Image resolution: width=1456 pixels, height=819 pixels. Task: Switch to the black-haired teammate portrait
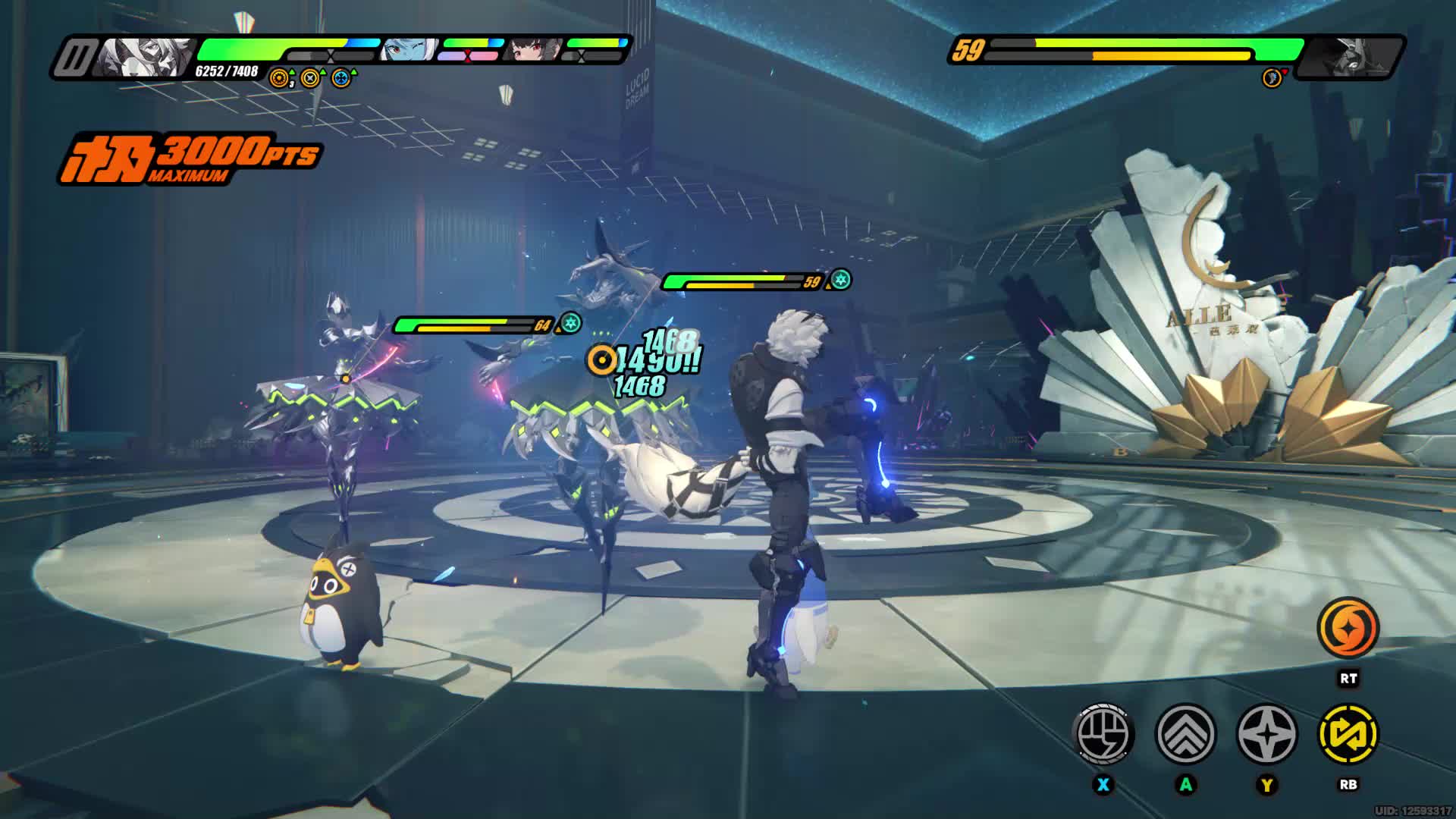coord(533,50)
